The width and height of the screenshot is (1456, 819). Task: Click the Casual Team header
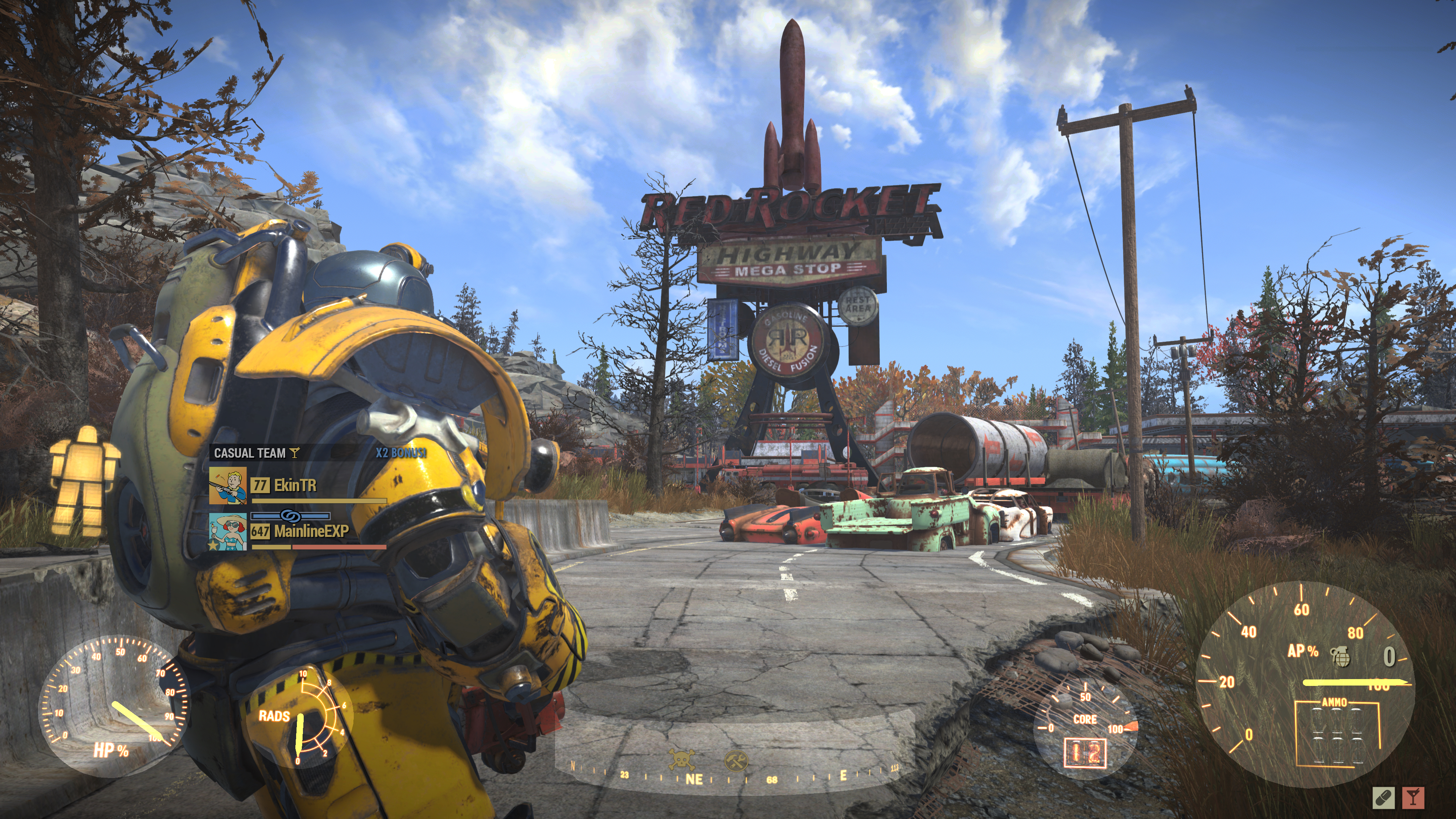250,453
